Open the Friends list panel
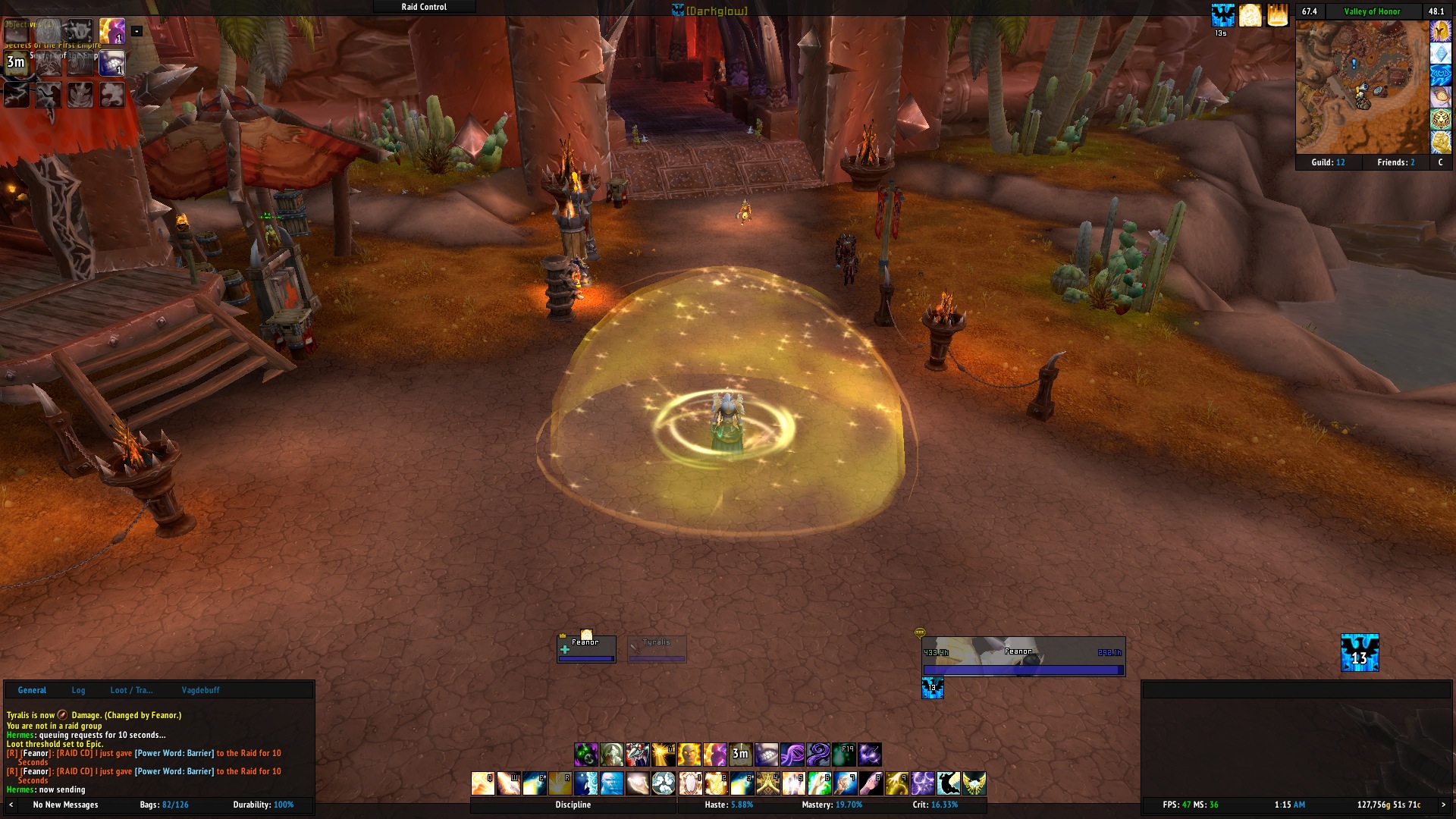 point(1395,162)
